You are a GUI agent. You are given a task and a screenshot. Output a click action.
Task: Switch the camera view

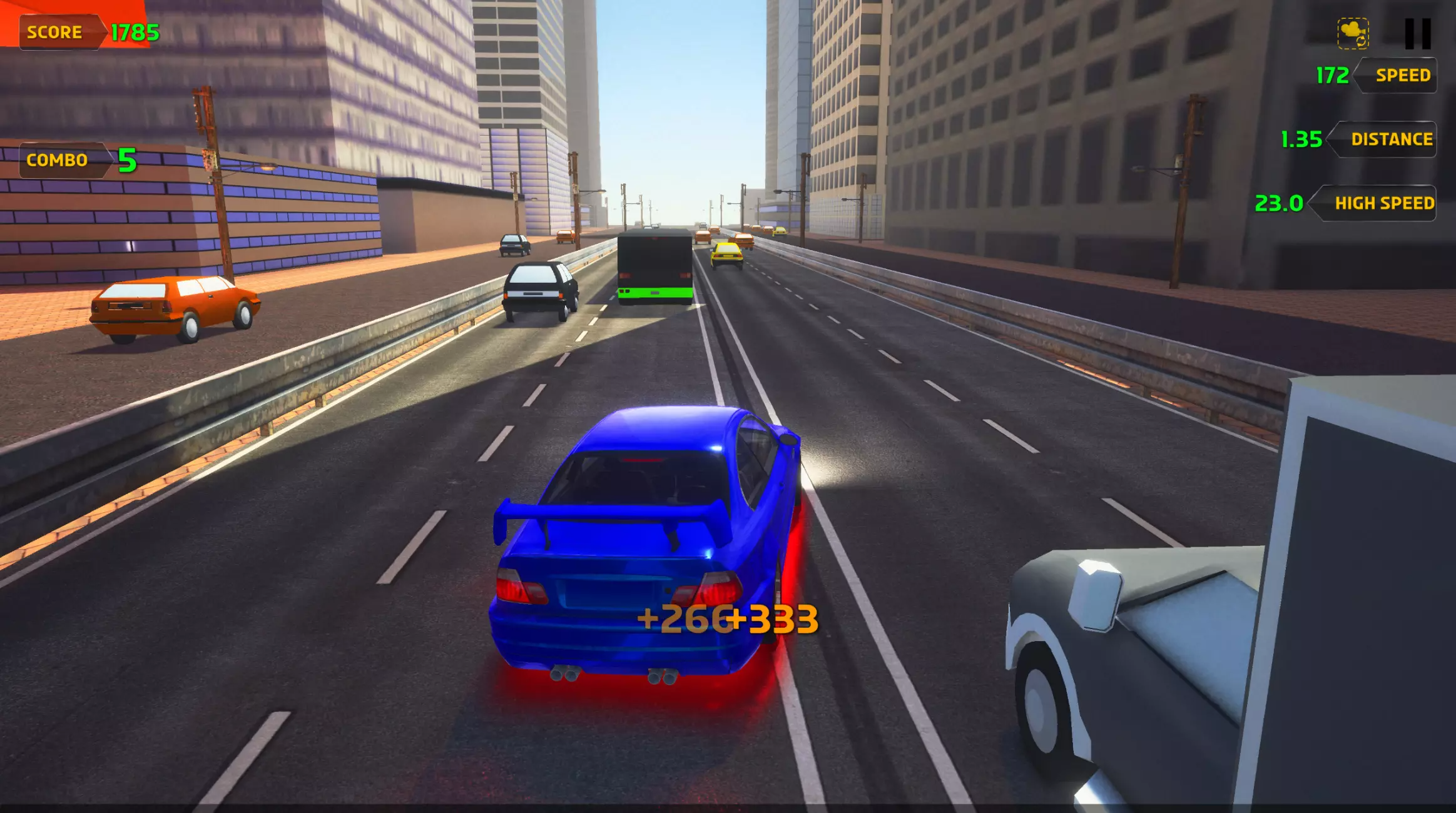pos(1353,34)
